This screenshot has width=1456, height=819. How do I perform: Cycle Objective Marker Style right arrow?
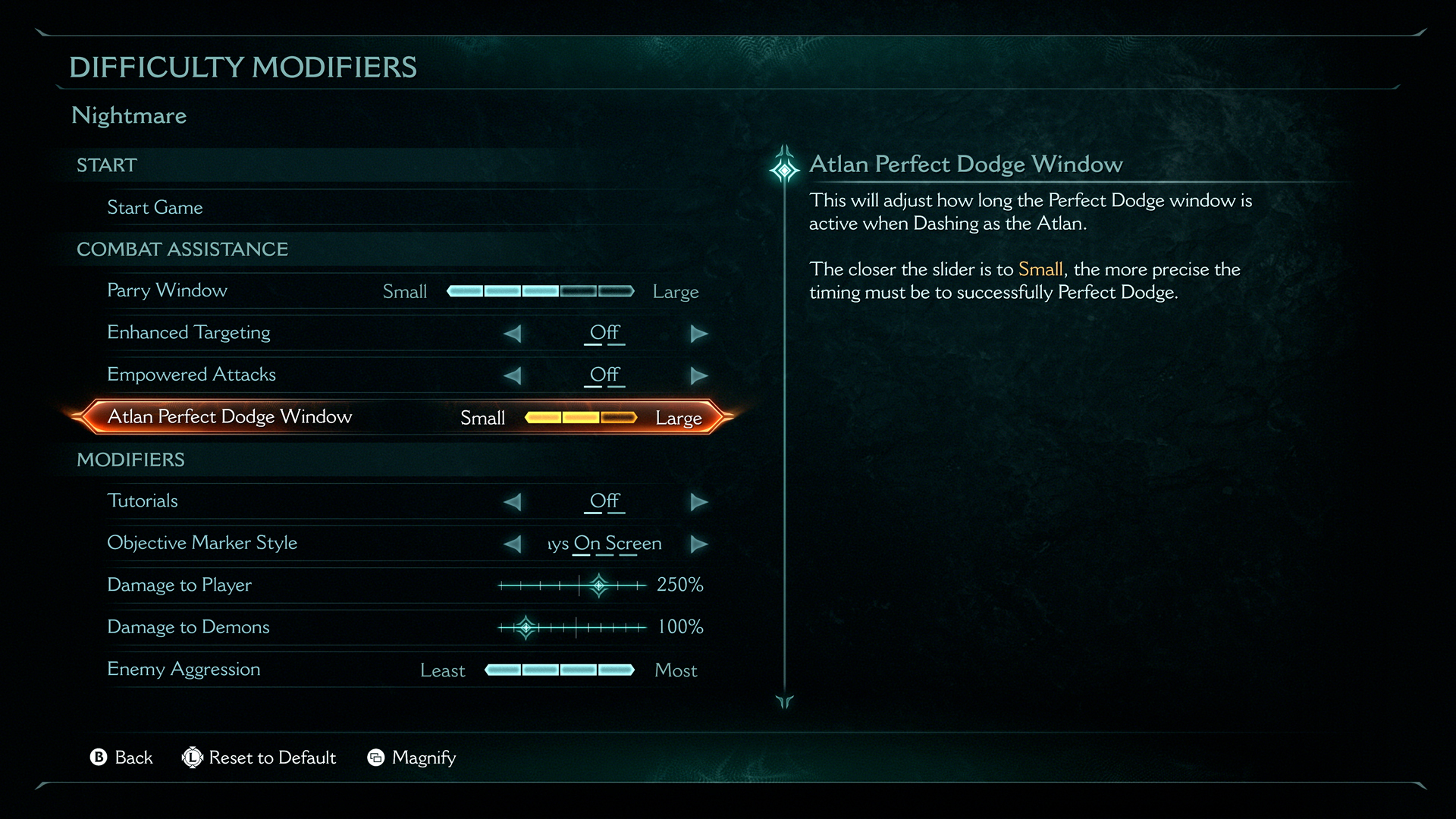(x=698, y=544)
